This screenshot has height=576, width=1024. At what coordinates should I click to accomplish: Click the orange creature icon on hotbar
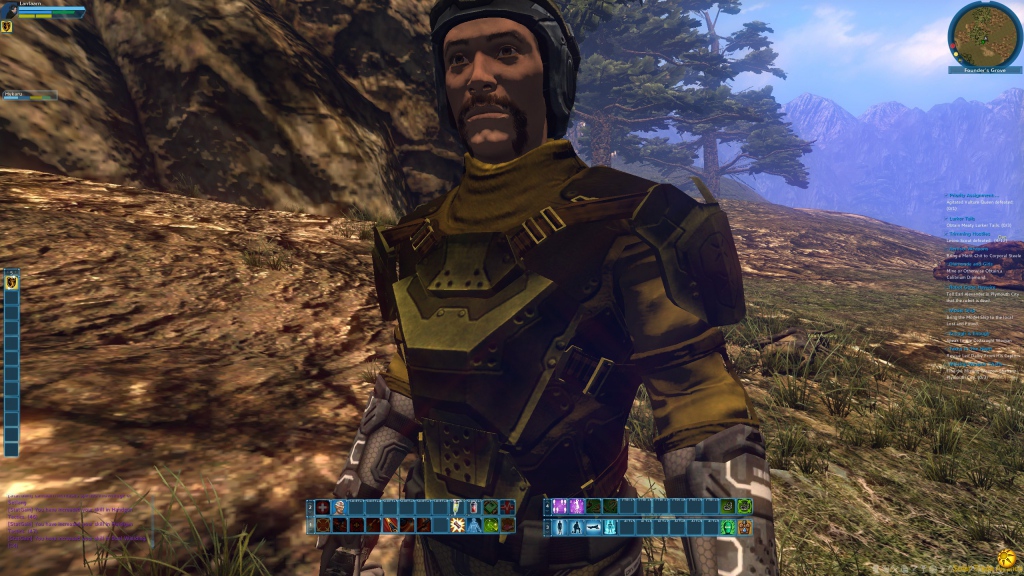743,527
